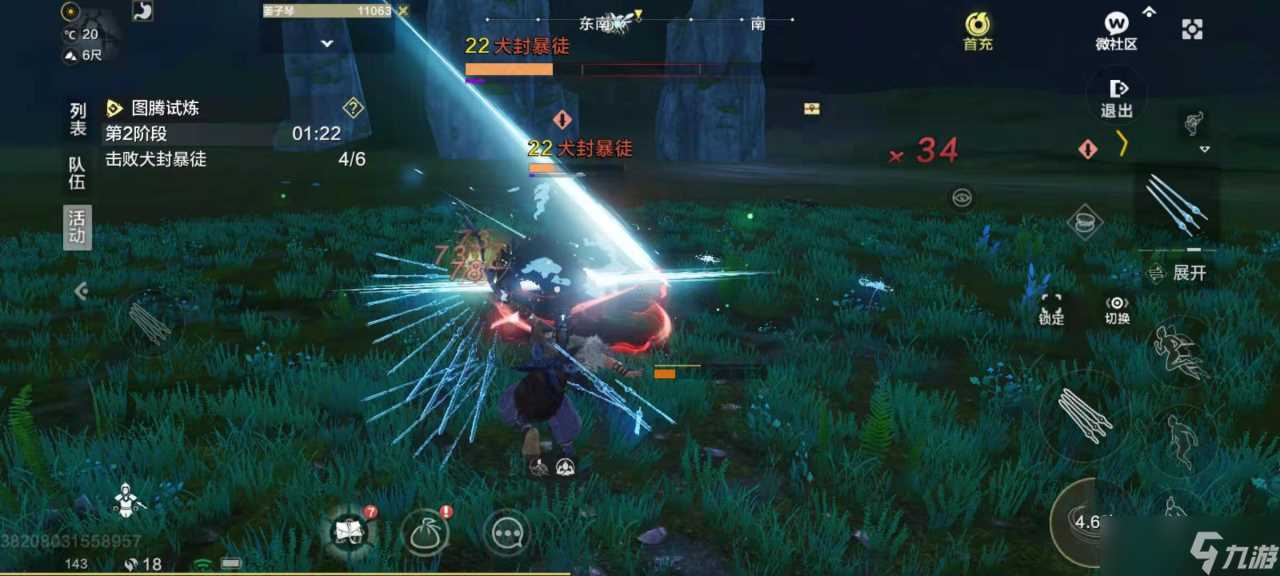Open the 图腾试炼 quest tracker
The height and width of the screenshot is (576, 1280).
tap(166, 108)
